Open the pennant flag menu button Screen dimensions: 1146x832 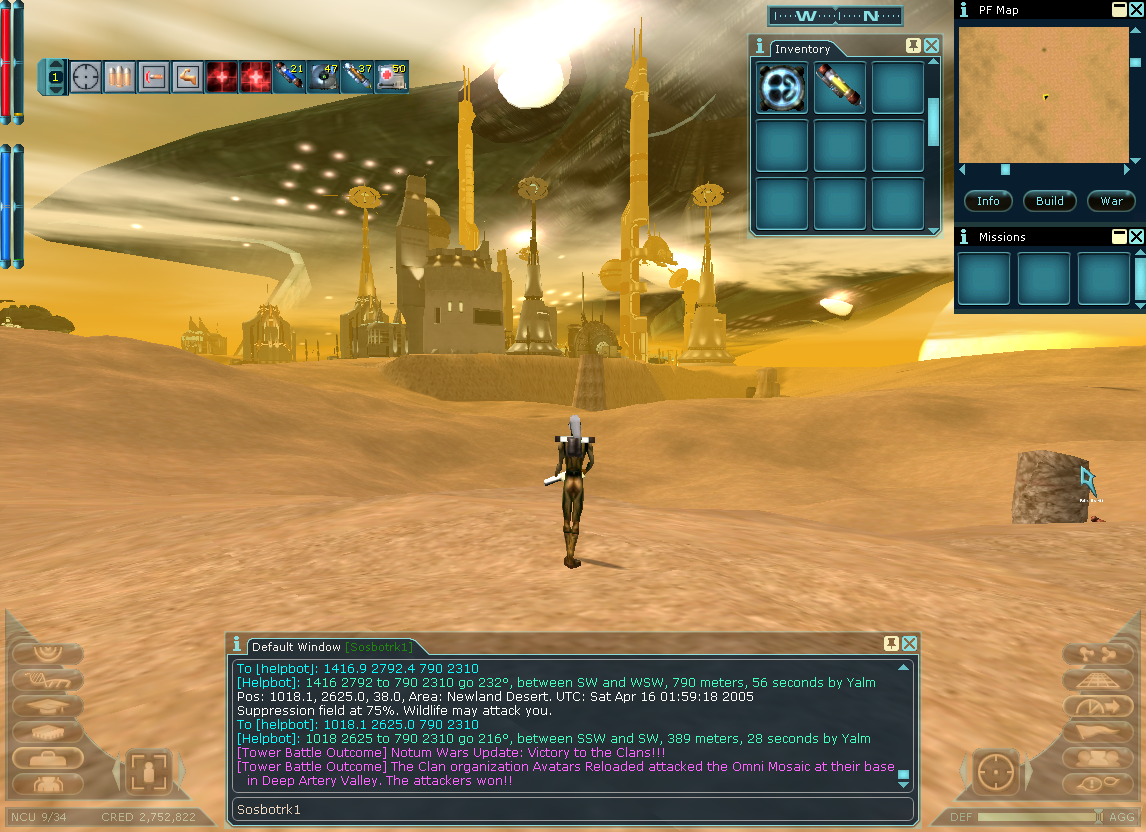[x=1097, y=732]
